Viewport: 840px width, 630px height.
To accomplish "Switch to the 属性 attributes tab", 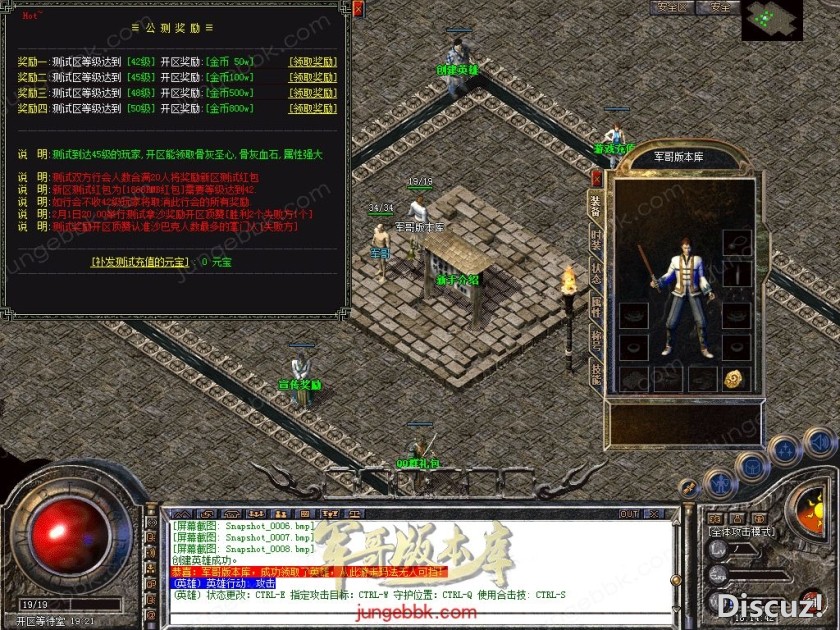I will 596,306.
